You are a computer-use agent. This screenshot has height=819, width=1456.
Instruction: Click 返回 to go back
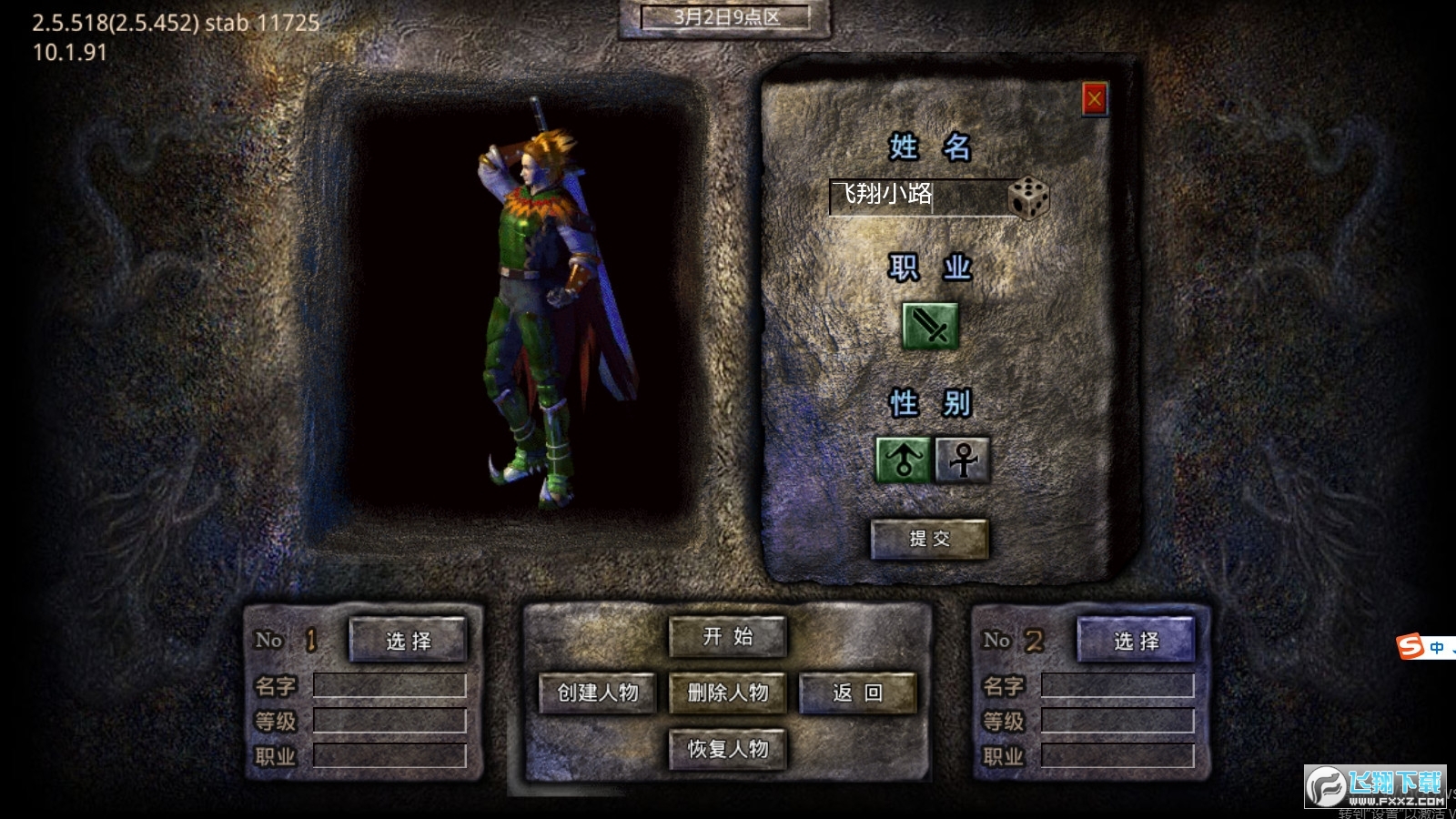click(x=856, y=693)
